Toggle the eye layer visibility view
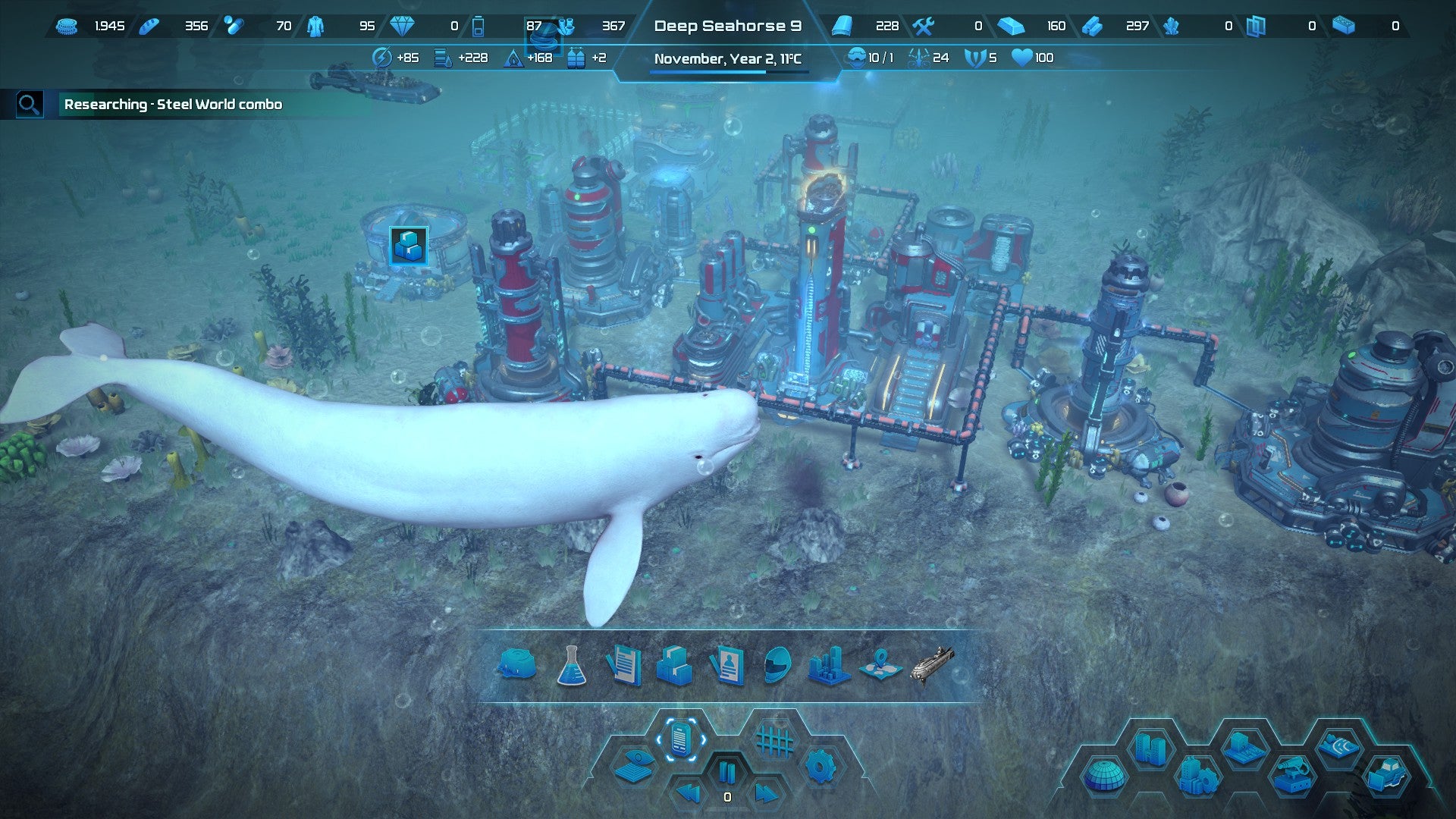This screenshot has height=819, width=1456. (634, 766)
